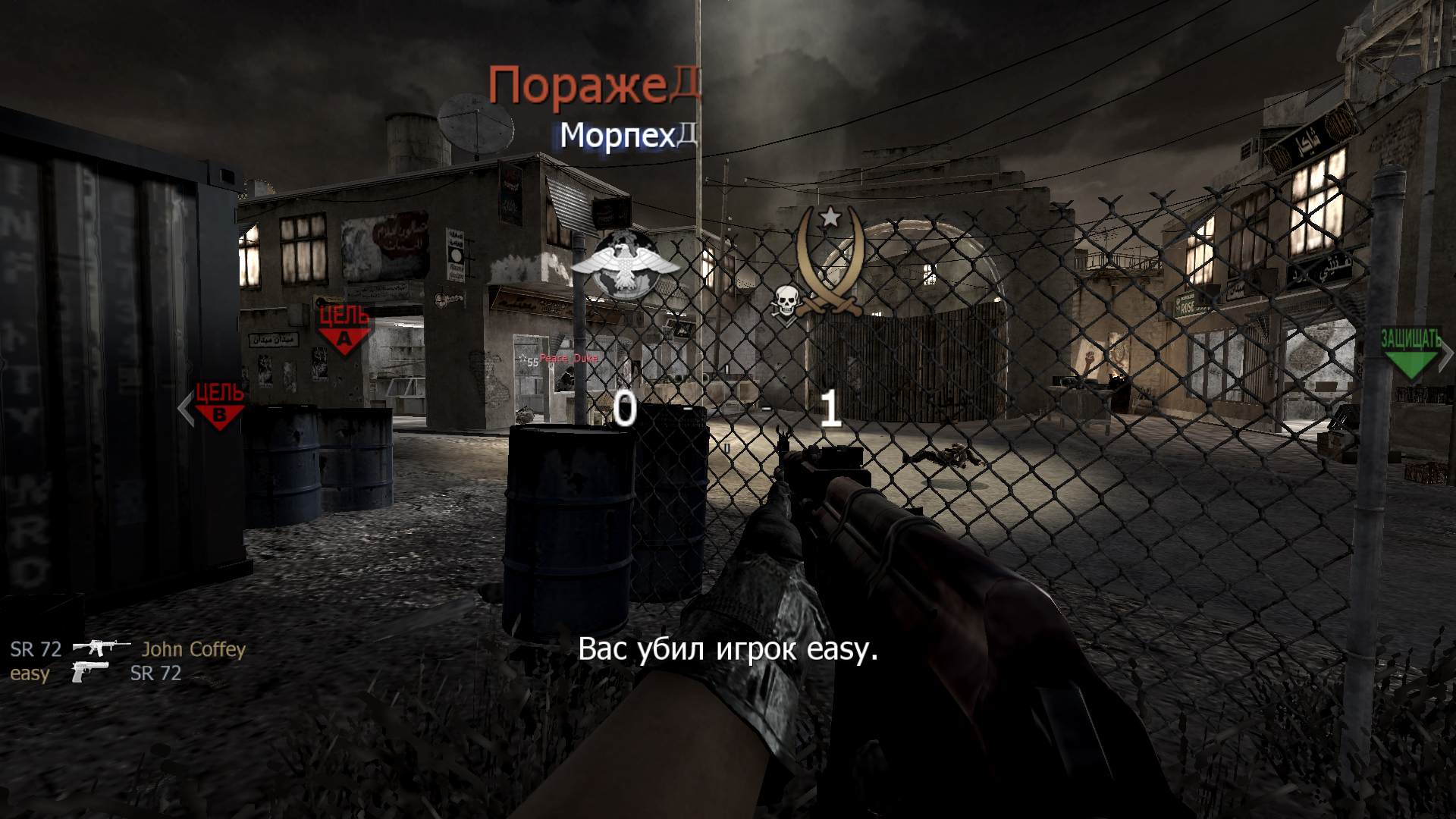Click the player name easy in killfeed
The width and height of the screenshot is (1456, 819).
(x=29, y=674)
